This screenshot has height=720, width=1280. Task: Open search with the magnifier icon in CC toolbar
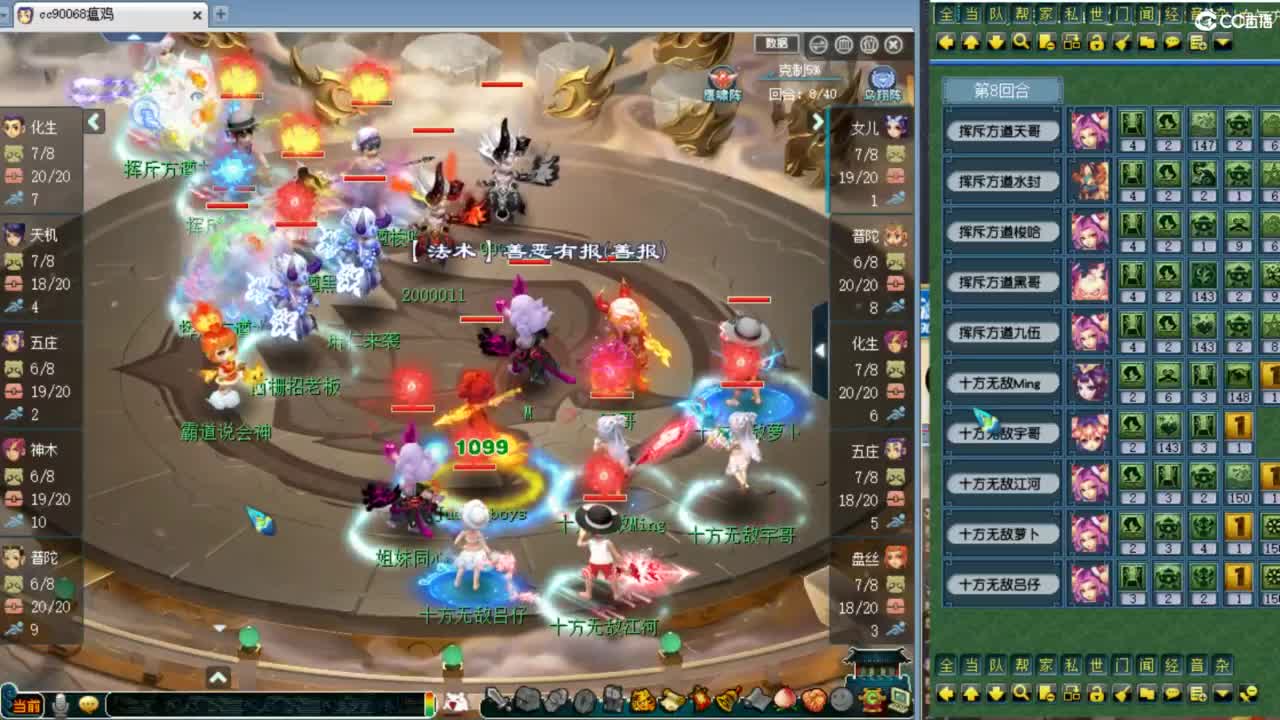click(1021, 42)
